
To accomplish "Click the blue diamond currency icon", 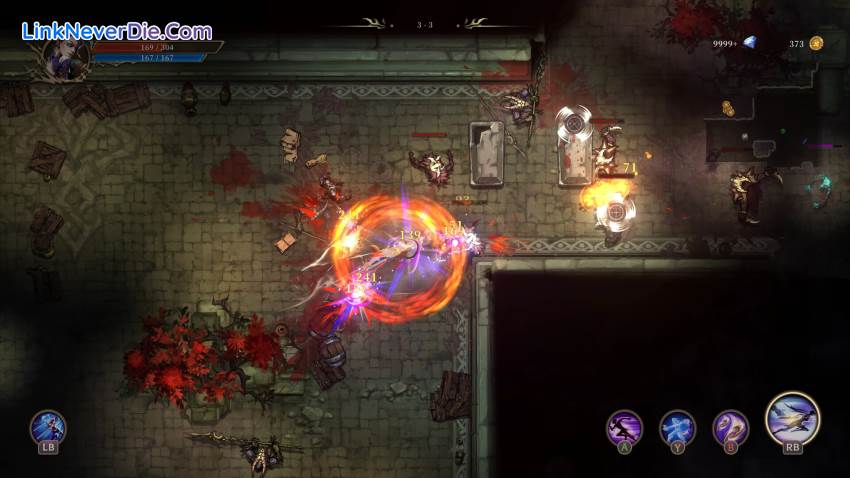I will coord(749,43).
